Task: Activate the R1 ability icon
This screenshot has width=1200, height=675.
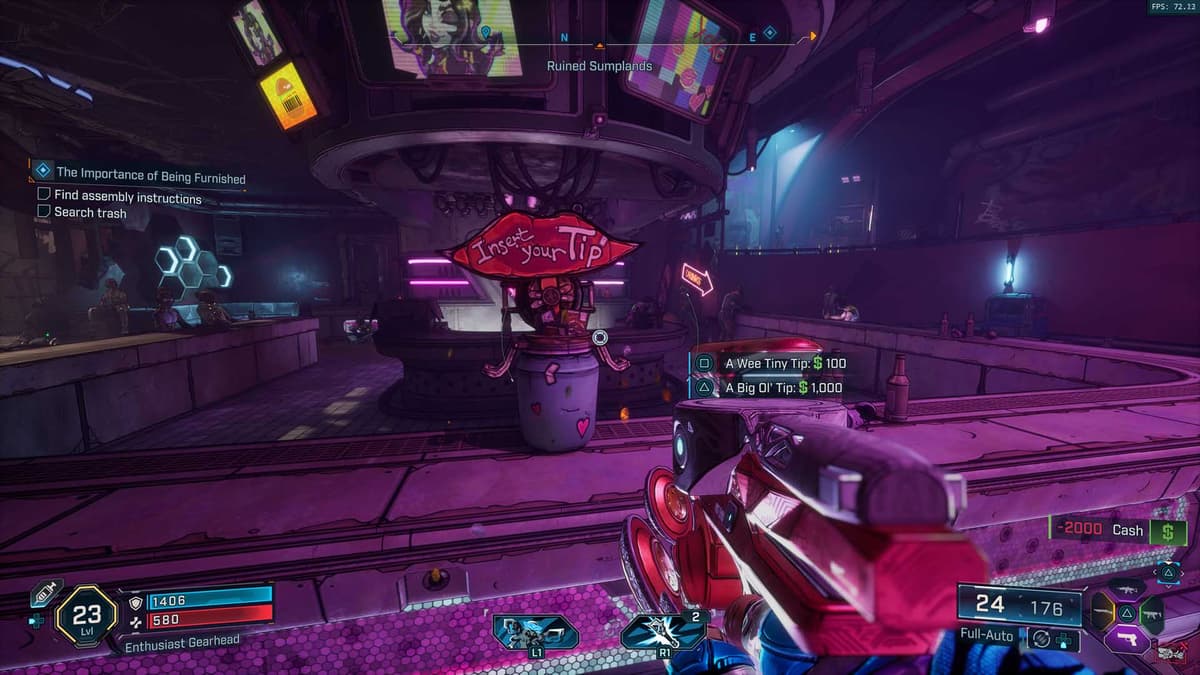Action: coord(663,632)
